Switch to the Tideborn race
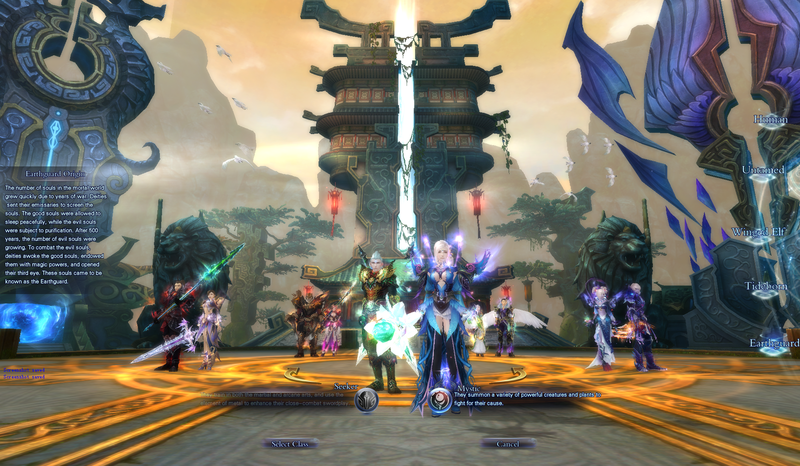 tap(767, 287)
